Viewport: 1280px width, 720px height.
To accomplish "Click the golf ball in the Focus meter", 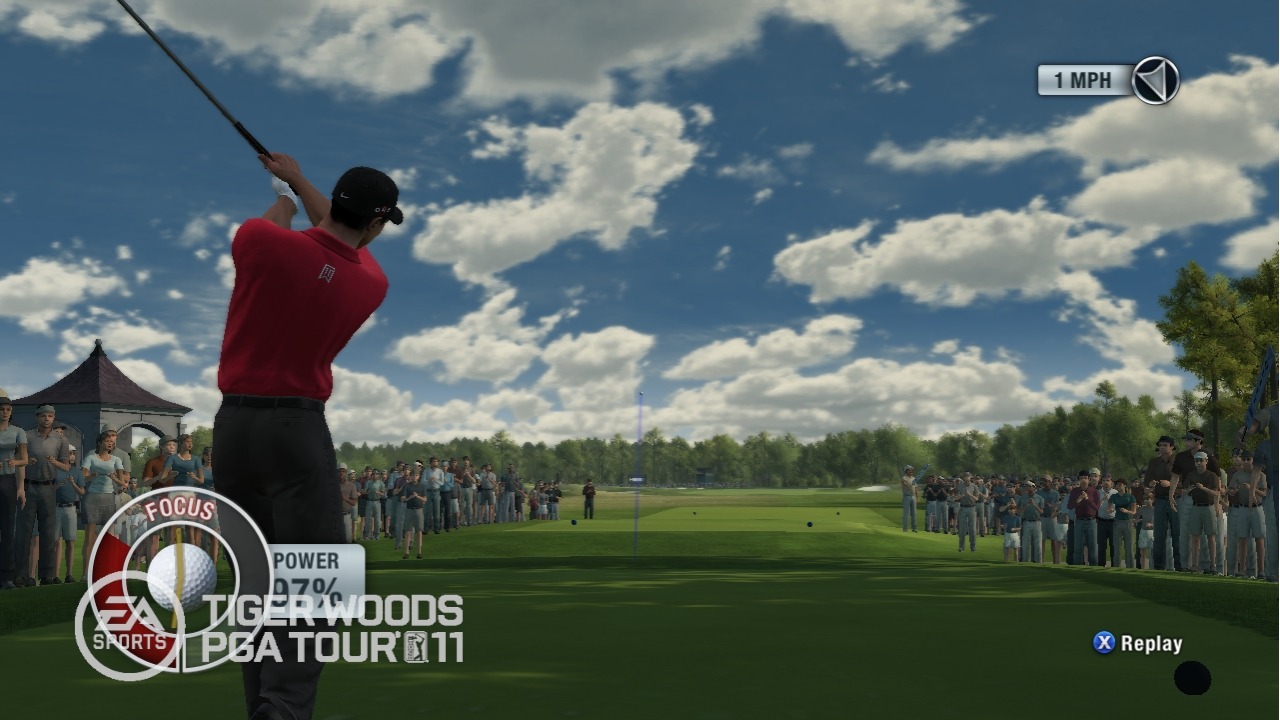I will click(x=181, y=576).
